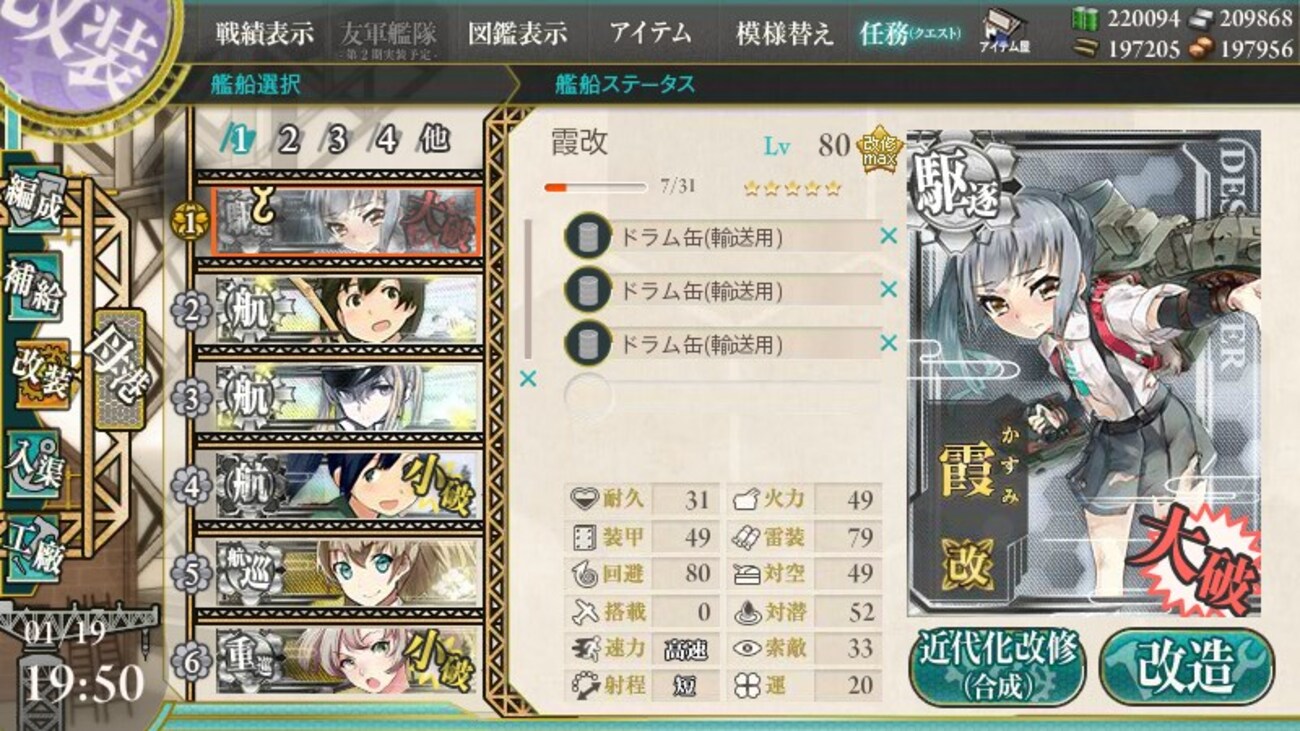Select the heavily damaged Kasumi ship banner

[x=345, y=221]
